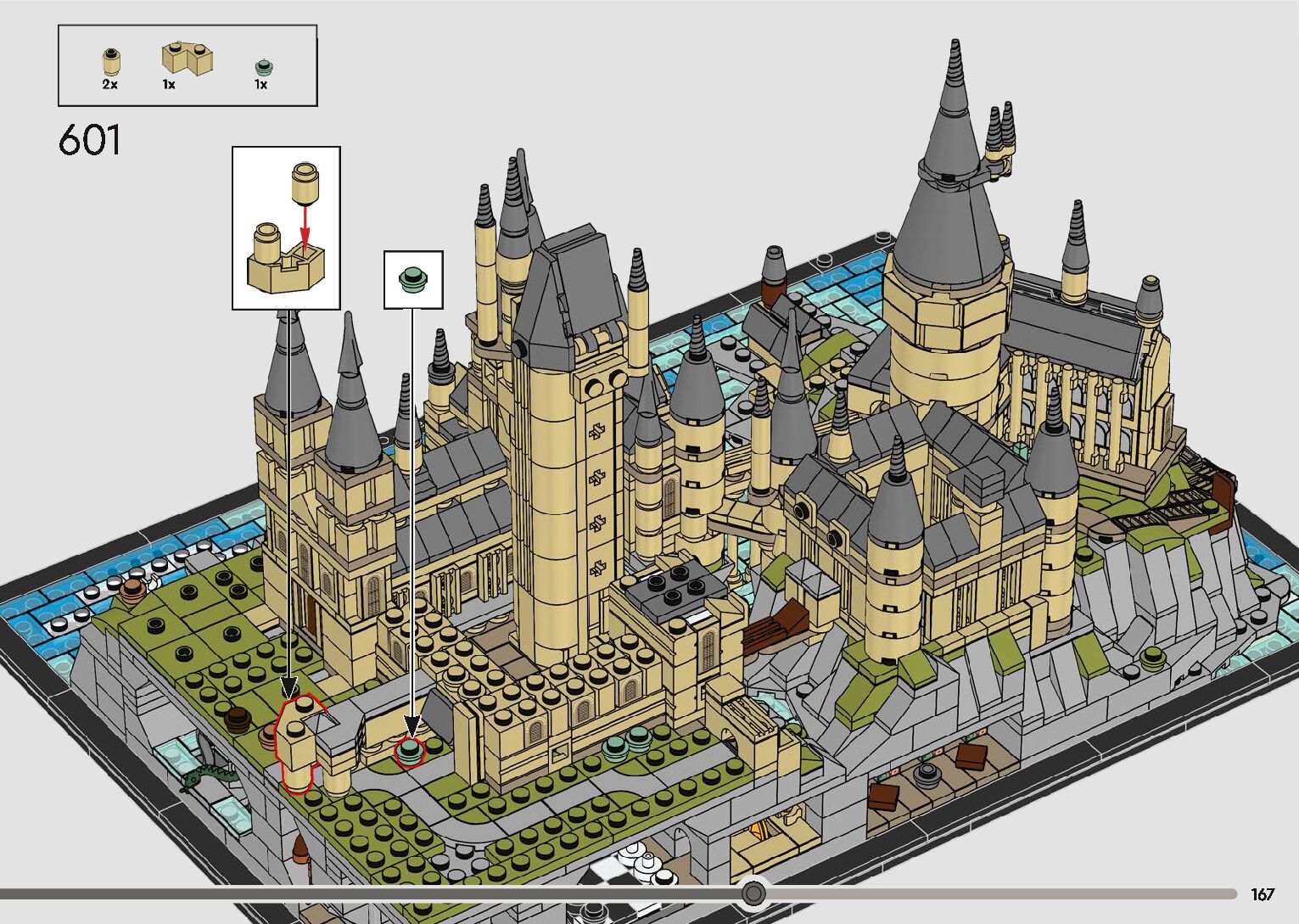This screenshot has width=1299, height=924.
Task: Click the page progress slider handle
Action: pos(753,893)
